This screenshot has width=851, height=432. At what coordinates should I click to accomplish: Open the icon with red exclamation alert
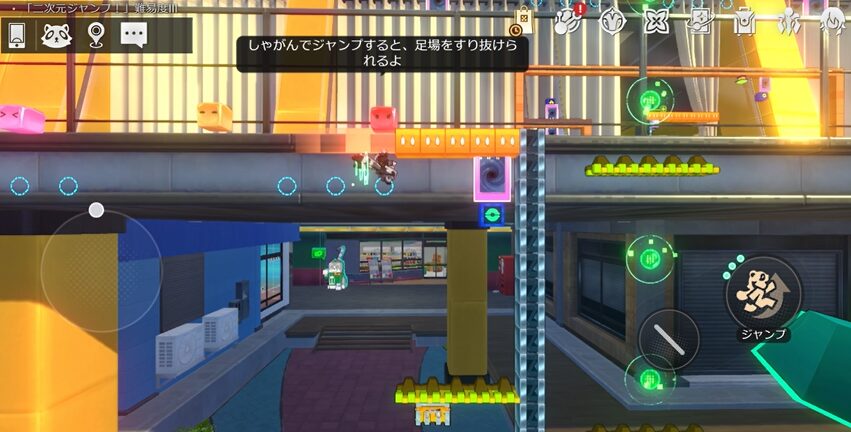pos(570,20)
